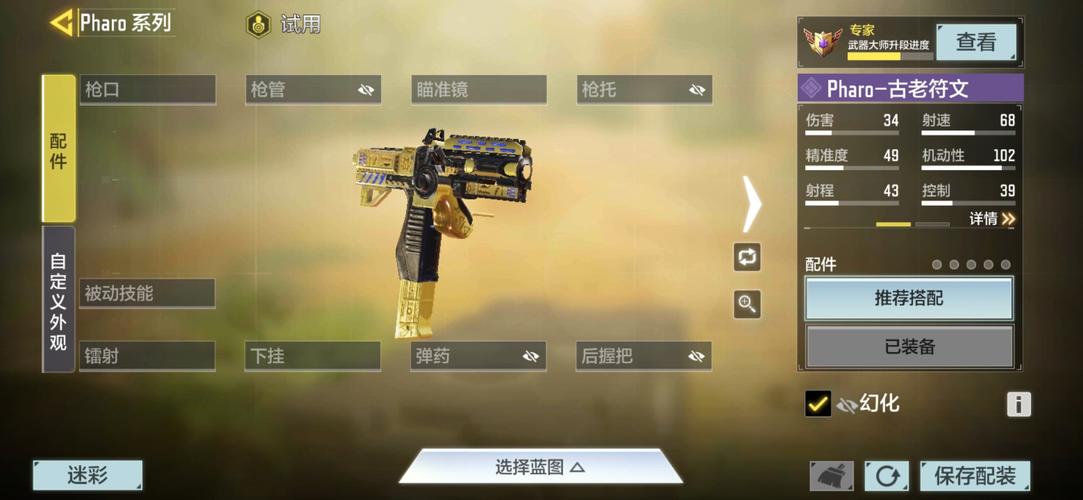Click the 查看 view button
This screenshot has height=500, width=1083.
[976, 42]
